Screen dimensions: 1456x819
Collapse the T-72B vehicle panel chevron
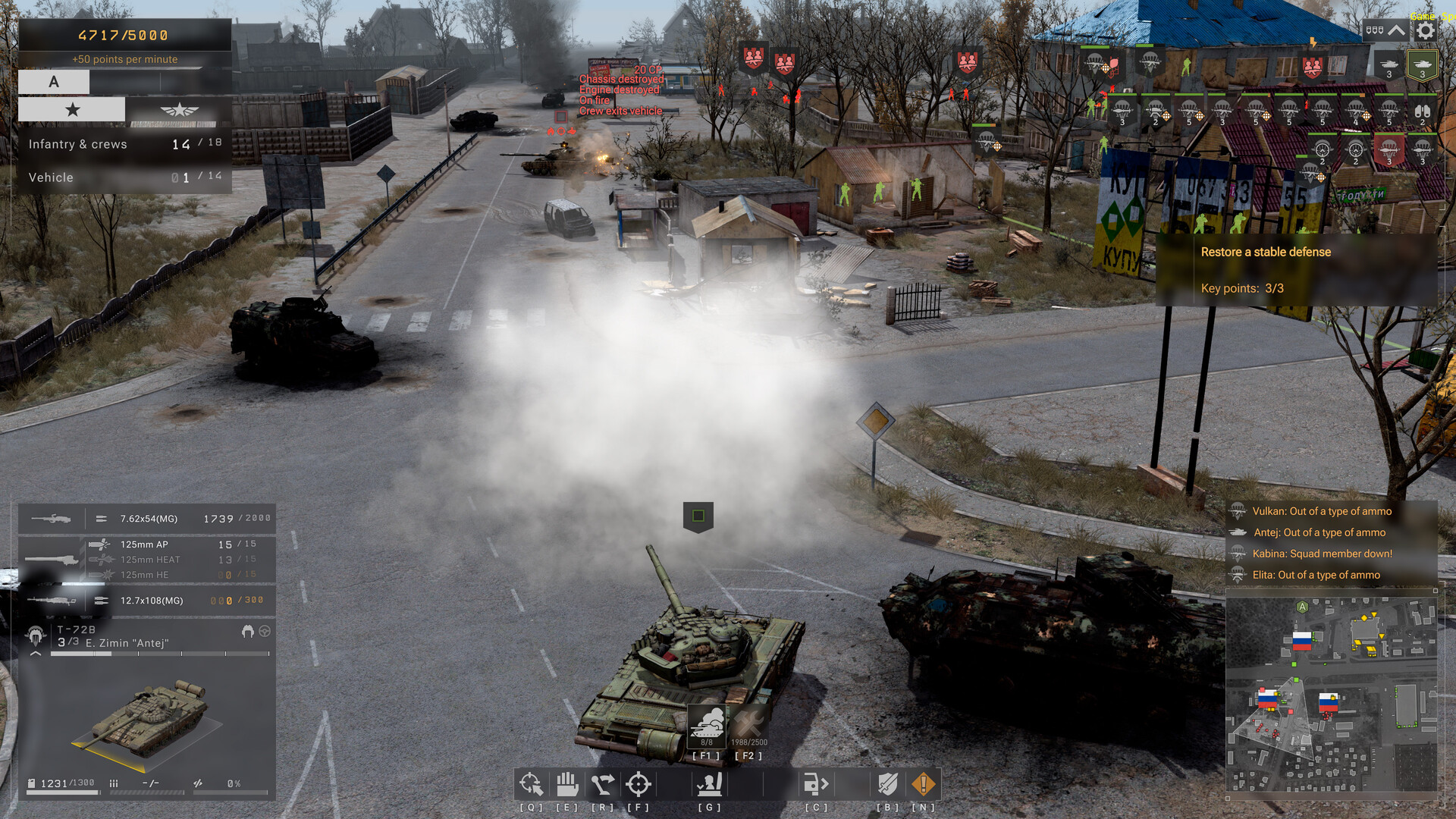point(35,653)
